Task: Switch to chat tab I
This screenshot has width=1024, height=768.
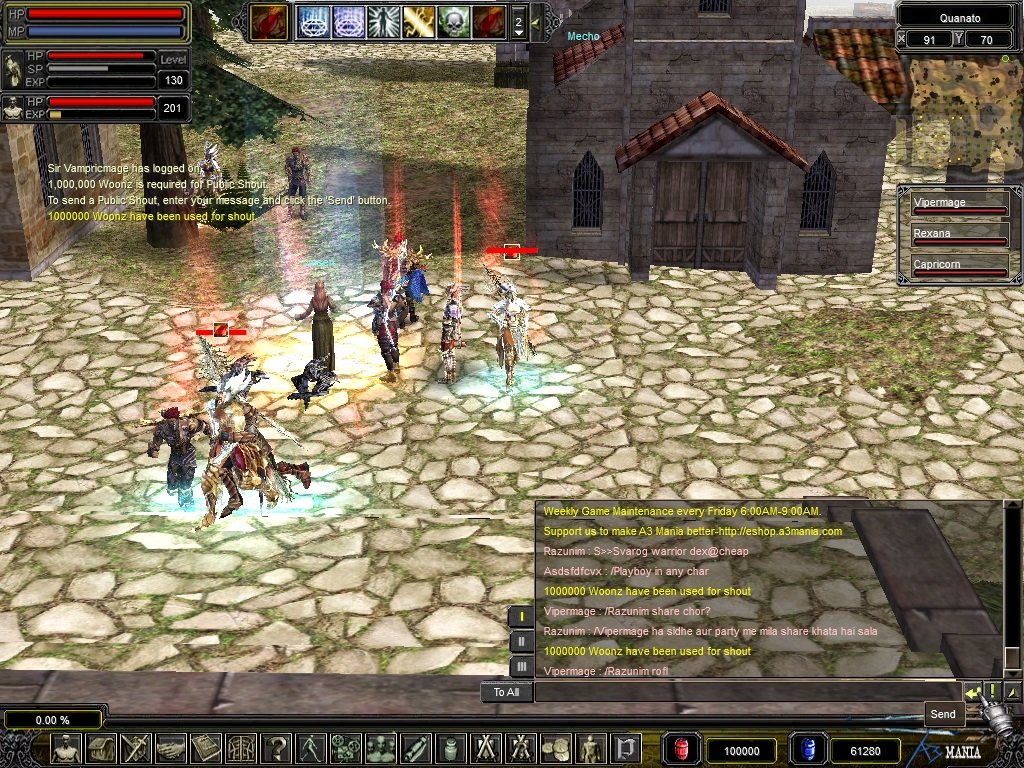Action: pos(521,616)
